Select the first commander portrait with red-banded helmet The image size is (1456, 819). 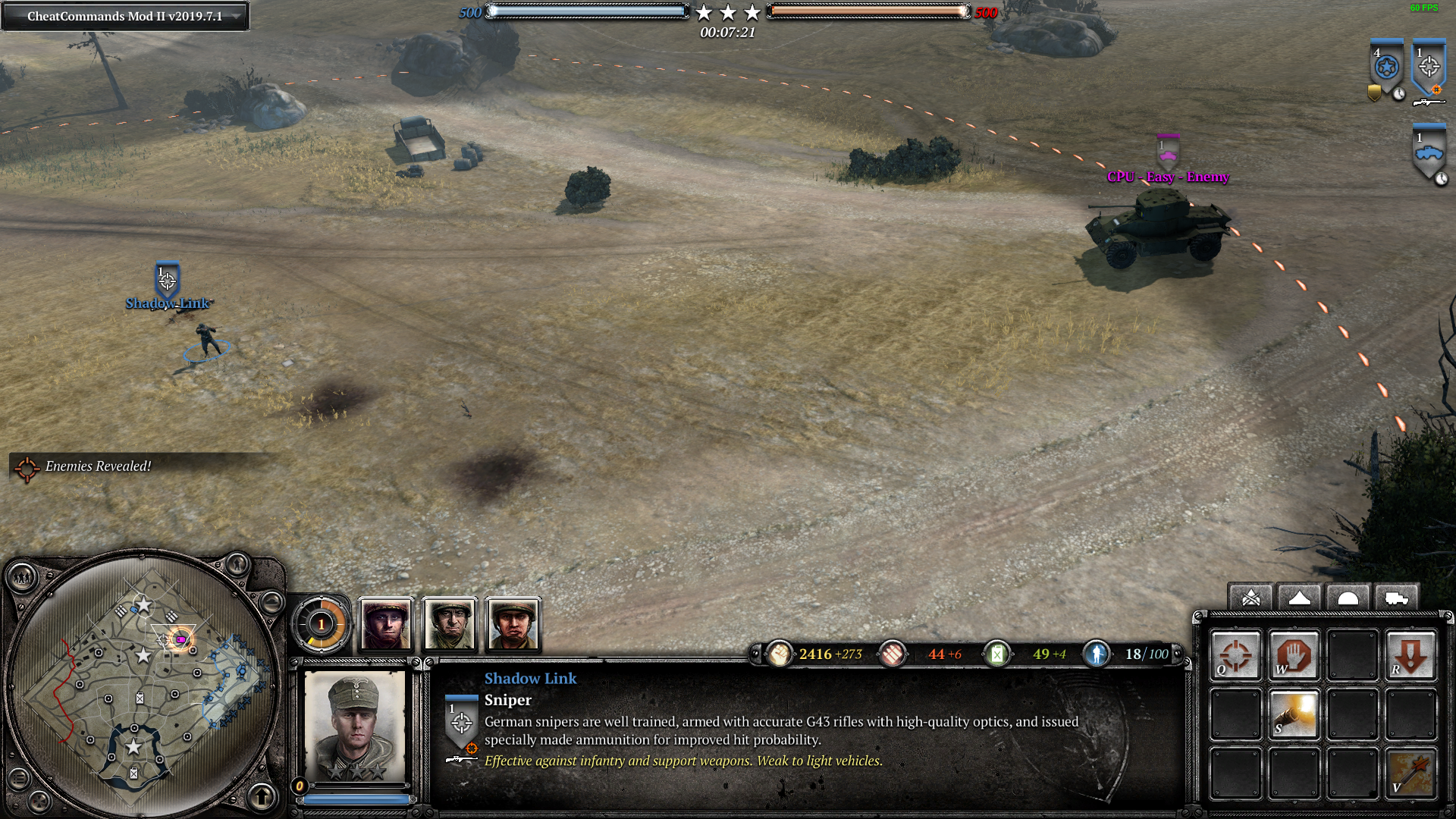click(x=386, y=625)
